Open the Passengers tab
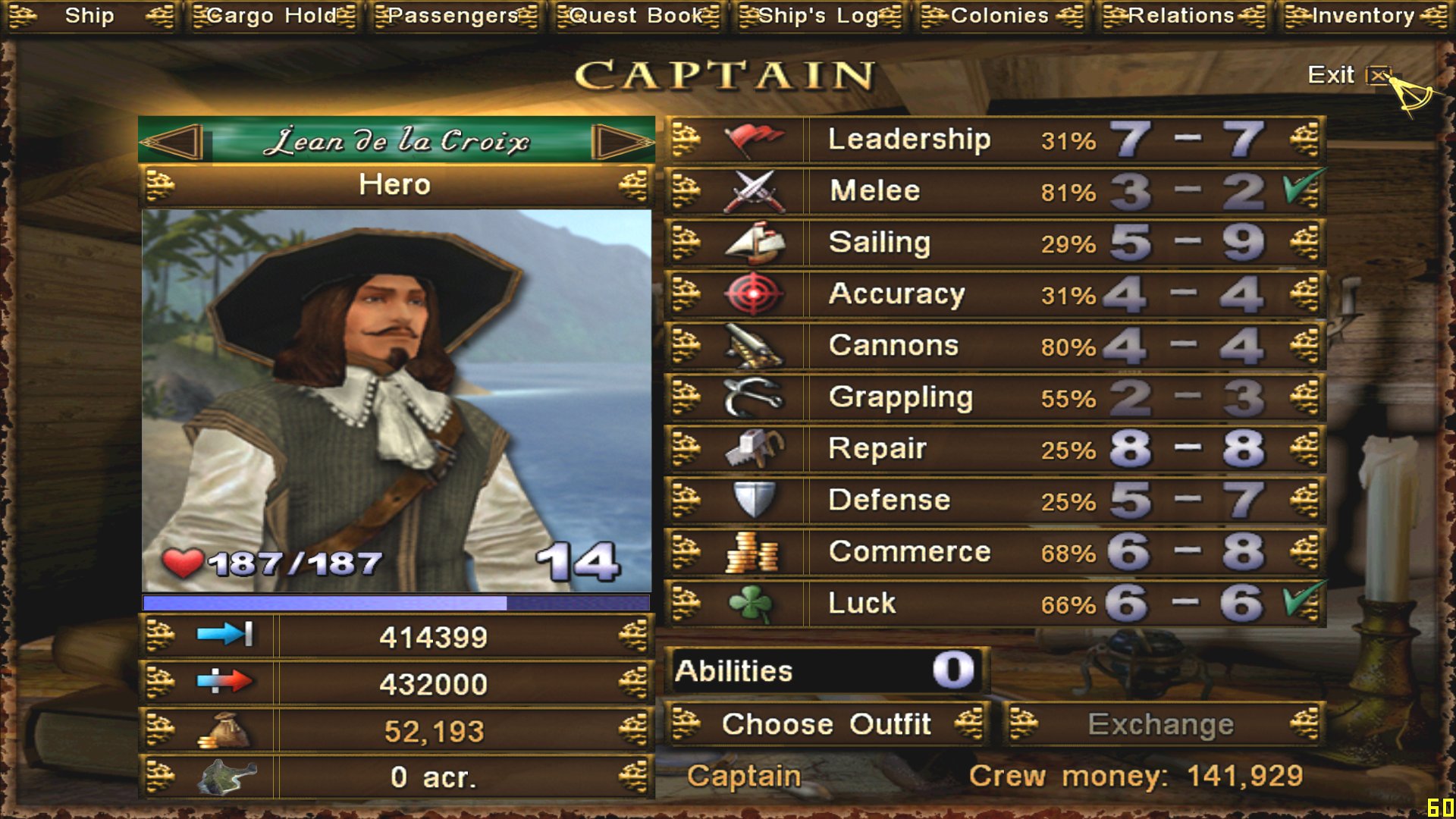Image resolution: width=1456 pixels, height=819 pixels. 453,16
